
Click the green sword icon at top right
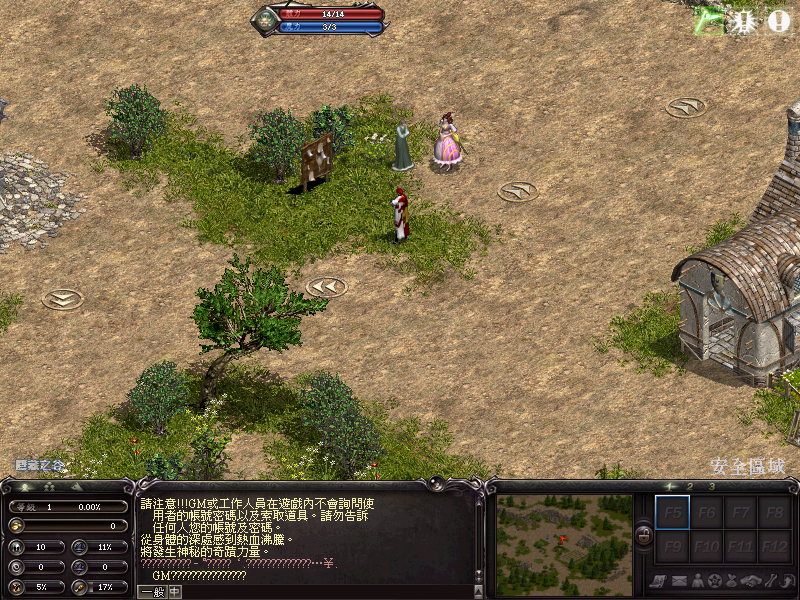(x=709, y=21)
